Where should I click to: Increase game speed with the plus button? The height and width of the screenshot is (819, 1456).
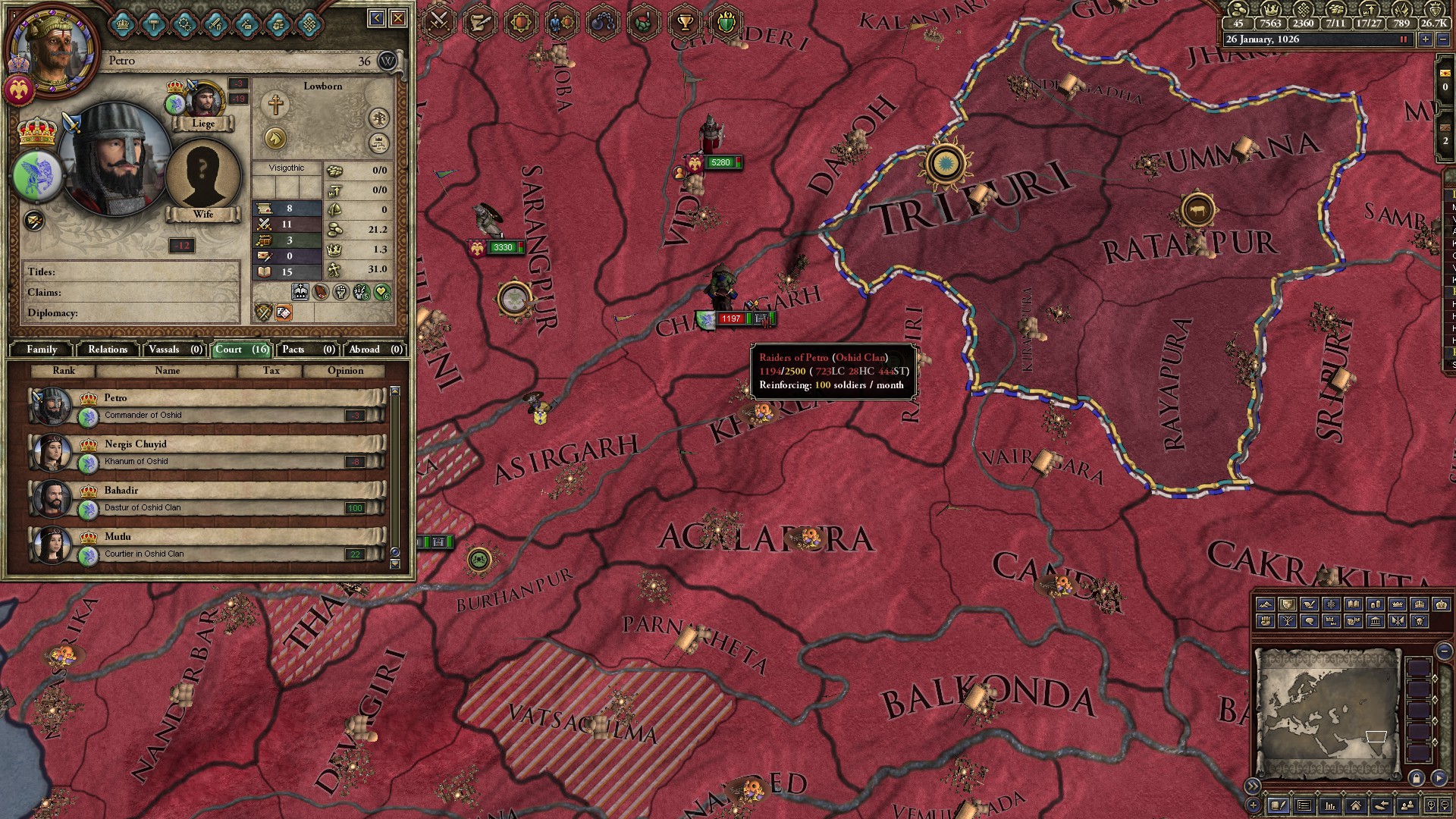coord(1426,39)
